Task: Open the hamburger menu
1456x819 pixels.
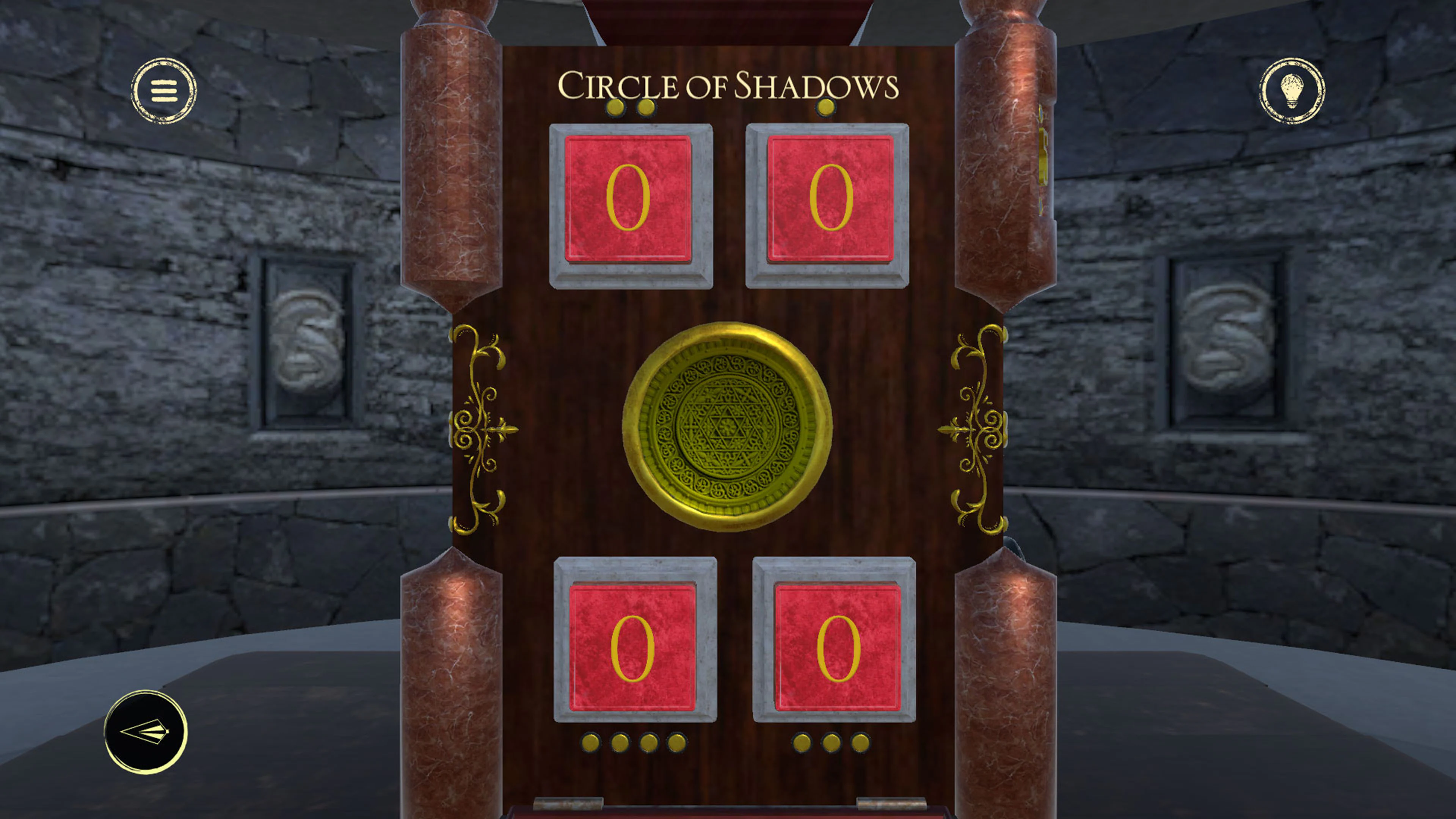Action: pyautogui.click(x=164, y=91)
